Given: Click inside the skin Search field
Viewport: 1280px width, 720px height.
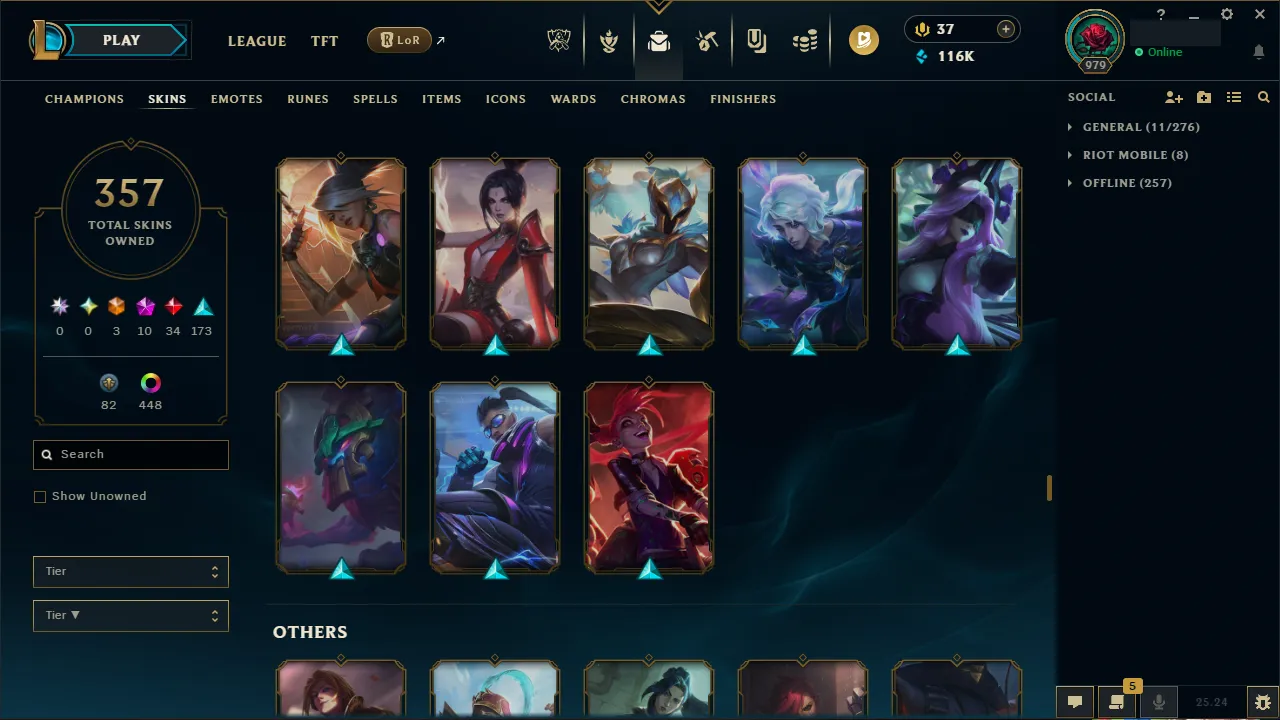Looking at the screenshot, I should point(130,454).
